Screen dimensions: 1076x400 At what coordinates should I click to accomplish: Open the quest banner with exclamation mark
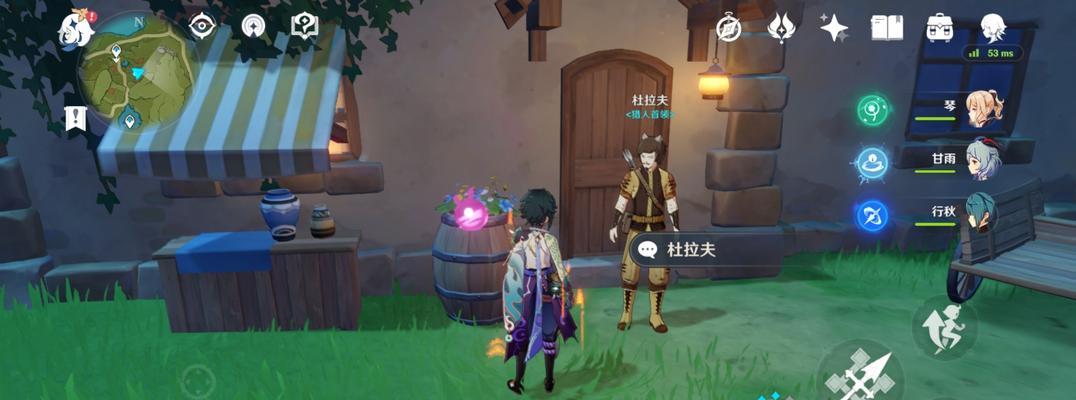pos(75,118)
